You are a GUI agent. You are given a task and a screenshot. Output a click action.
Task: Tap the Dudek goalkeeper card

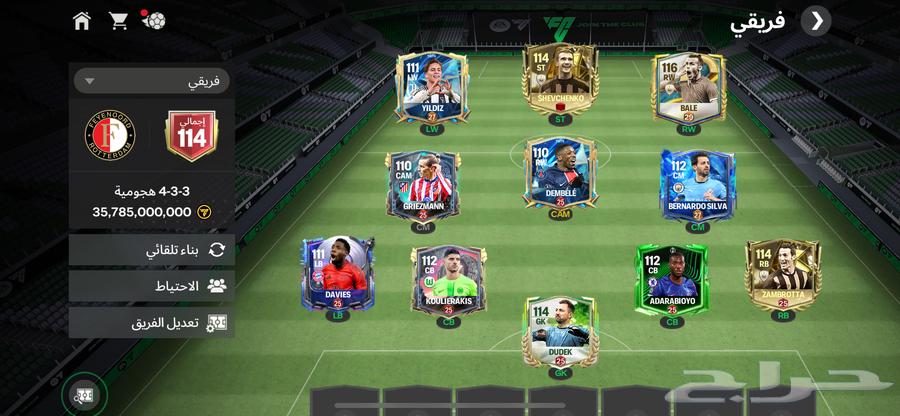pyautogui.click(x=560, y=332)
